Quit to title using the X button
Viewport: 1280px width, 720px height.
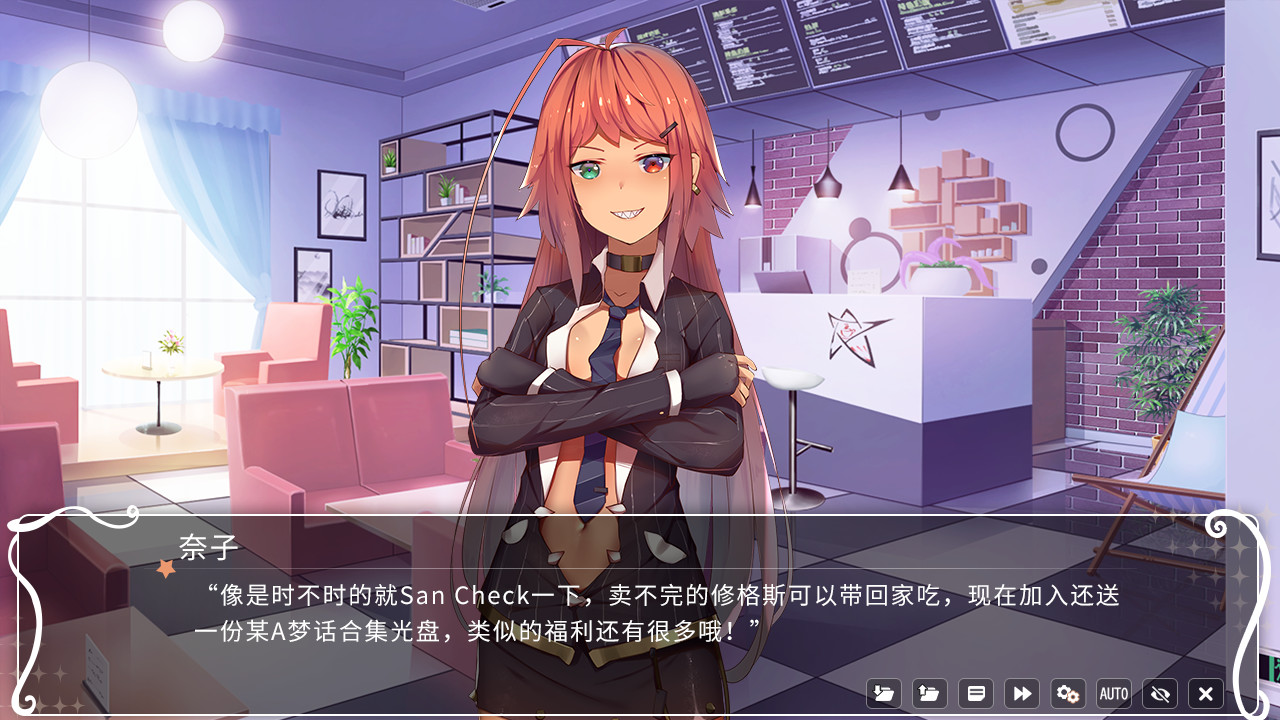1204,693
